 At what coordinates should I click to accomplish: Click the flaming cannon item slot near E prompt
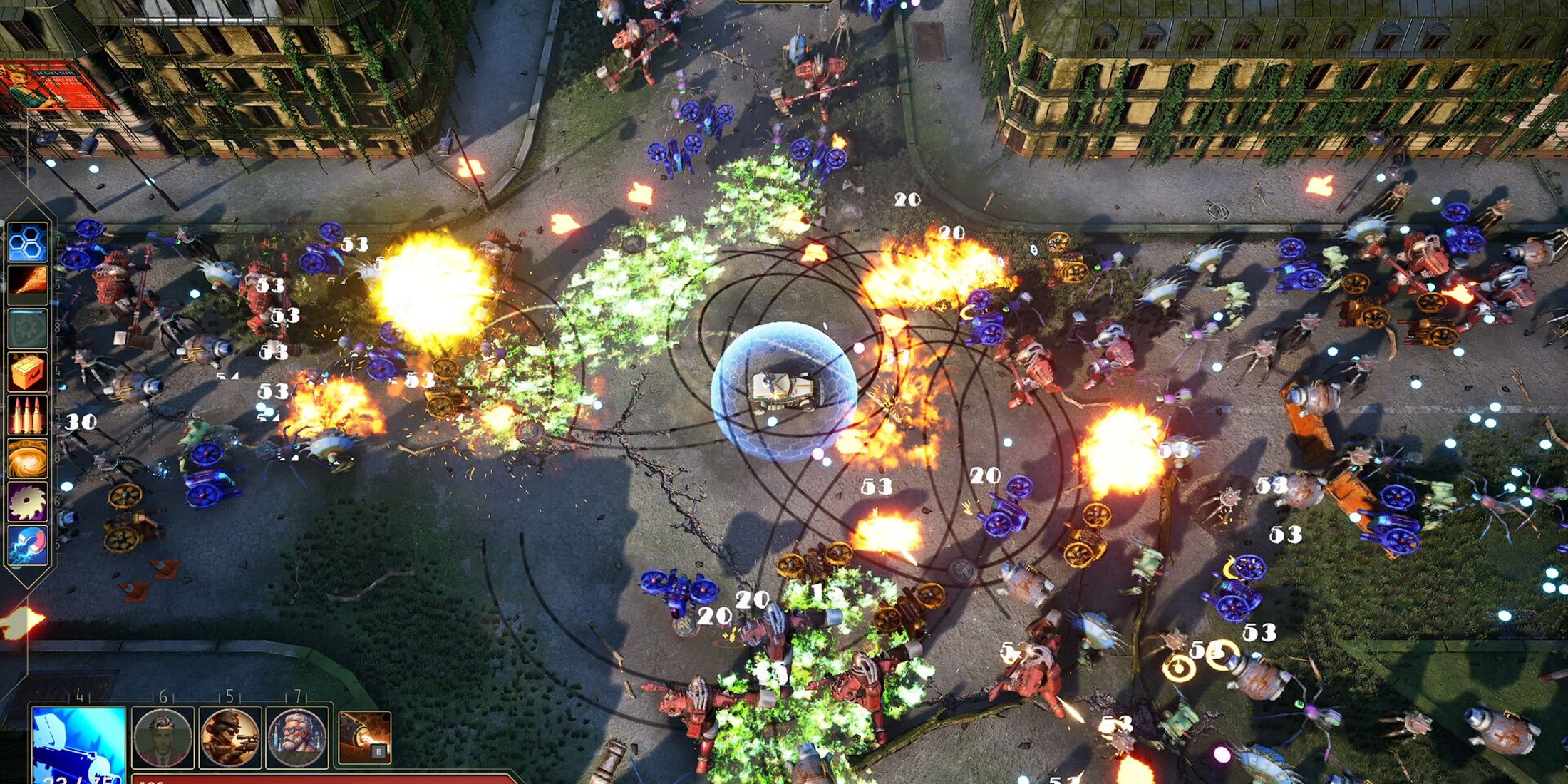click(366, 736)
